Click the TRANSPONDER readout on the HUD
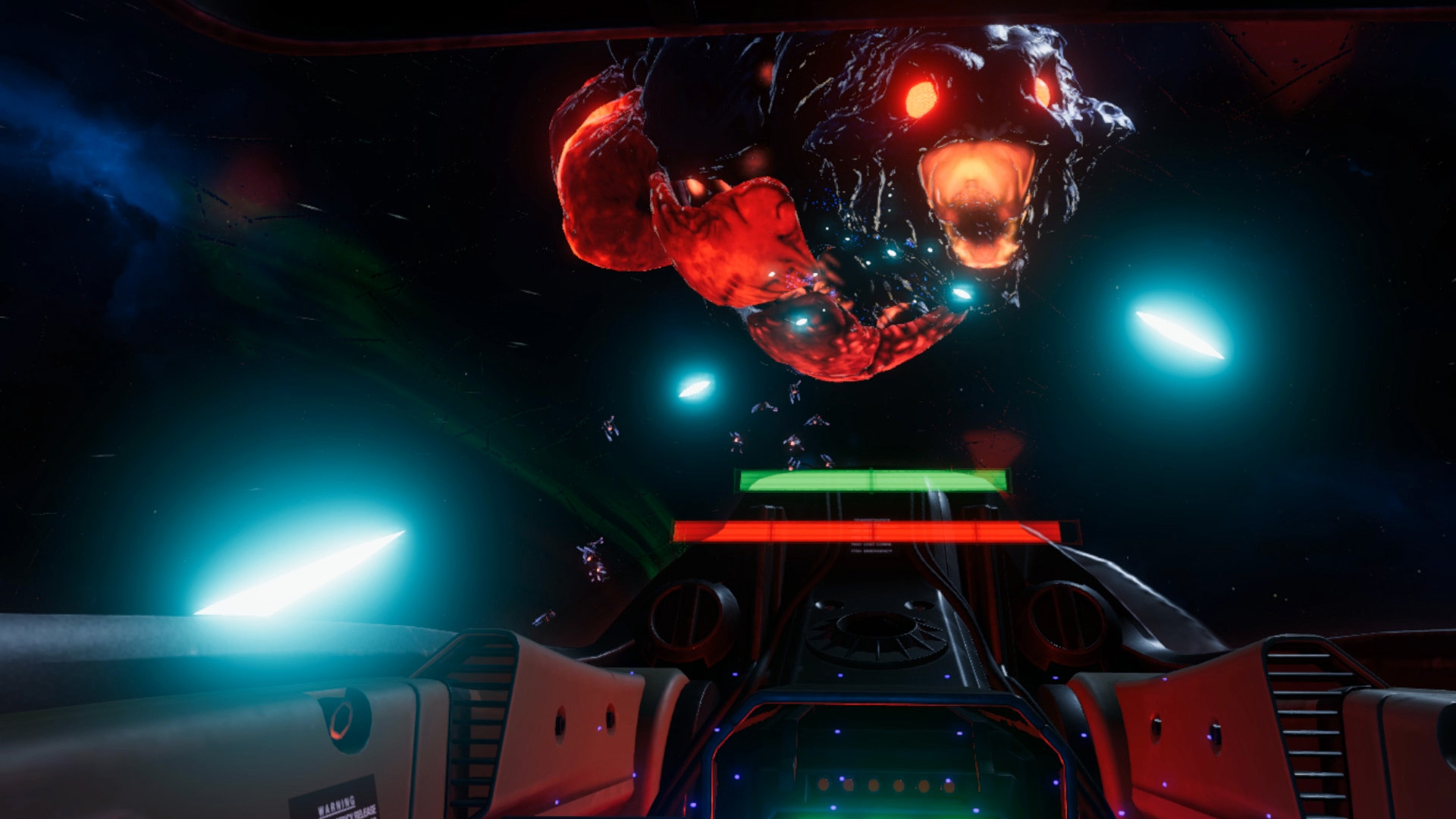The width and height of the screenshot is (1456, 819). [872, 520]
